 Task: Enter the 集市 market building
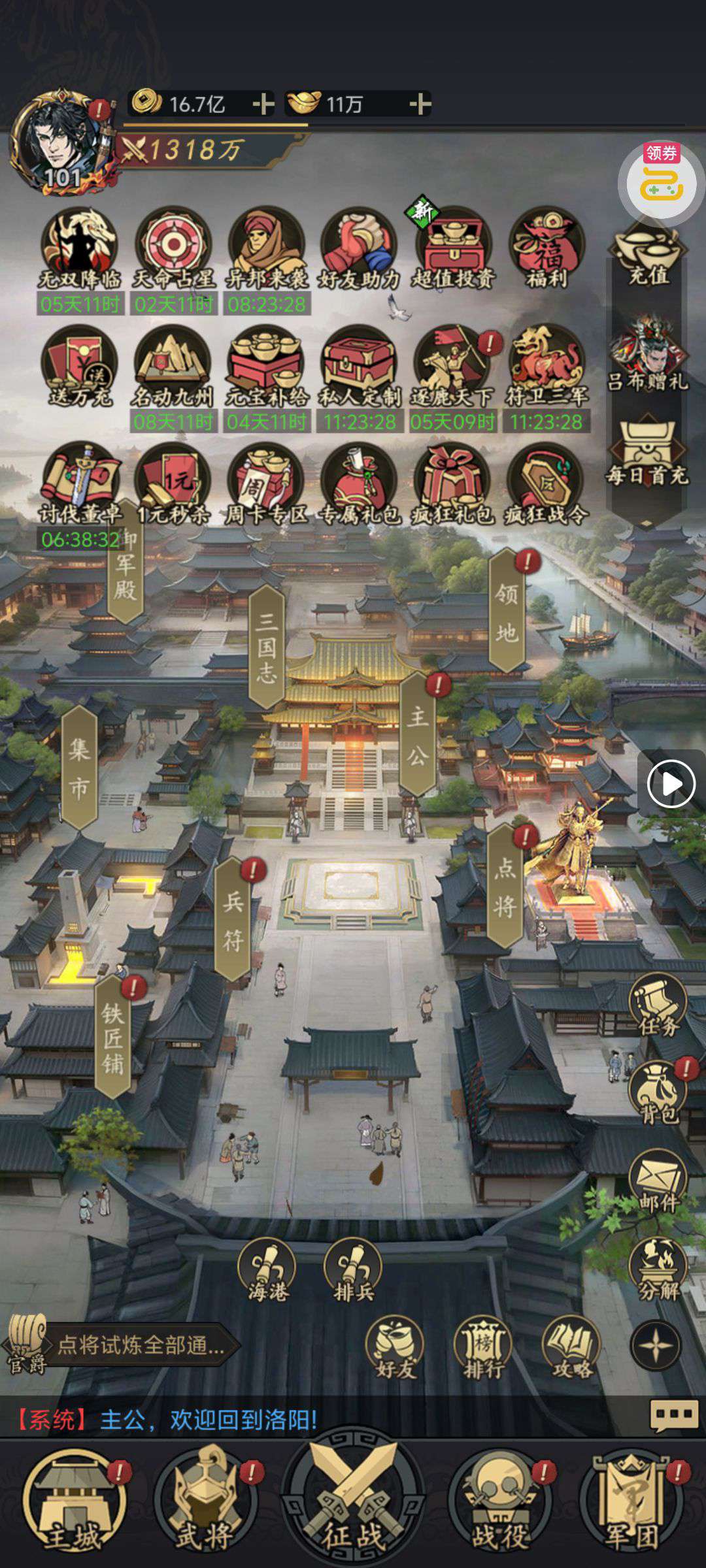coord(79,767)
